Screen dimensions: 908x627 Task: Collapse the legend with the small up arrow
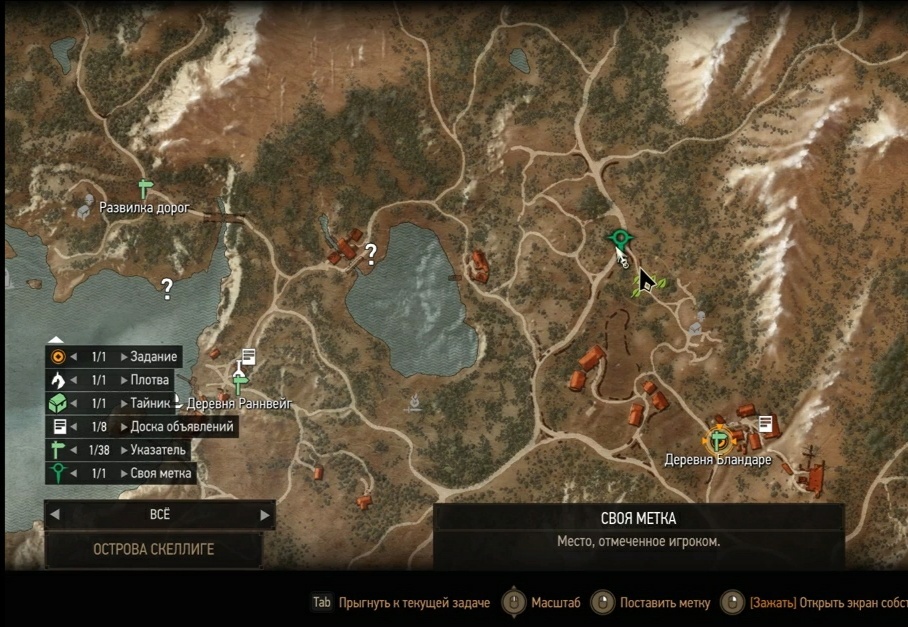pos(57,340)
